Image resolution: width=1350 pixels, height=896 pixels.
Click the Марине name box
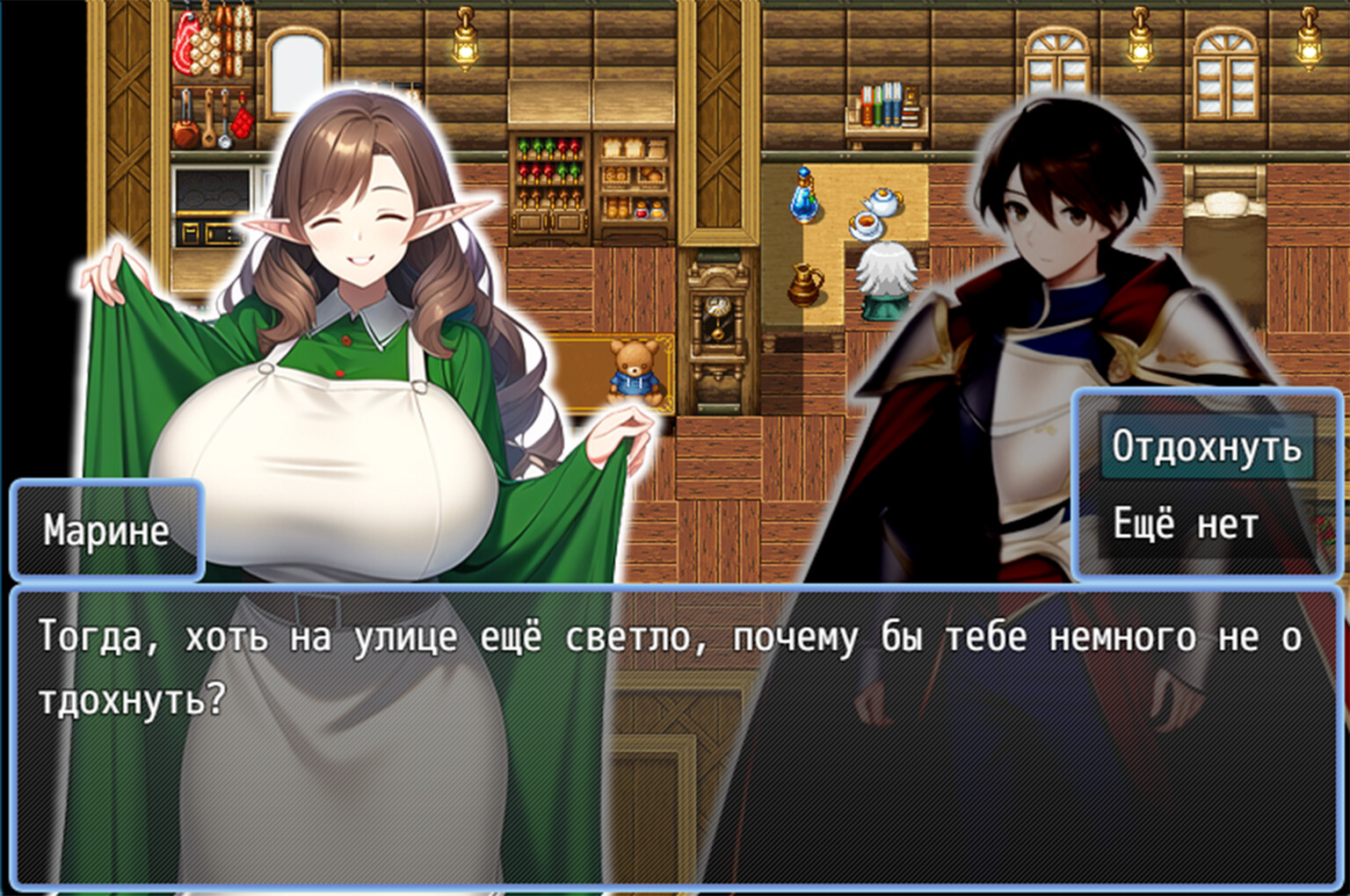click(x=105, y=529)
